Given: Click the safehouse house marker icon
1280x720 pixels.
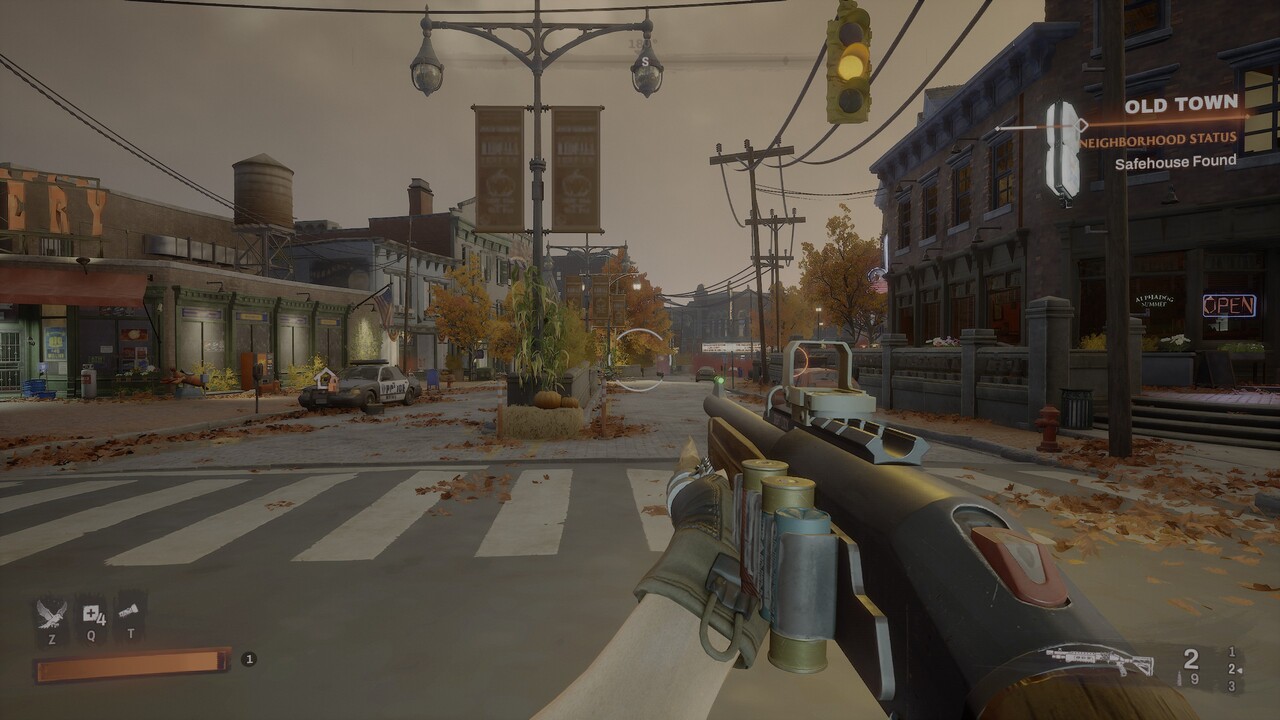Looking at the screenshot, I should click(x=325, y=379).
